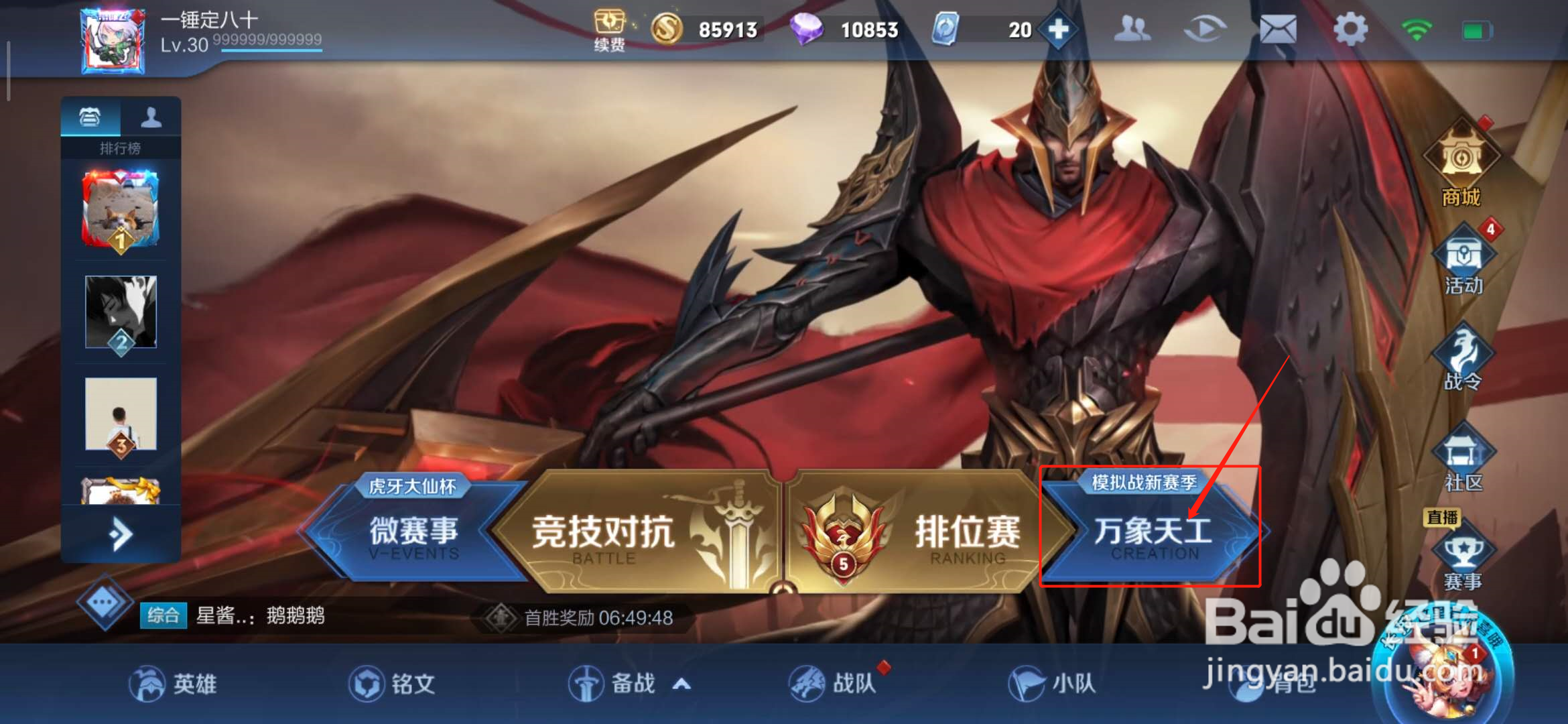The width and height of the screenshot is (1568, 724).
Task: Switch to the 排行榜 leaderboard tab
Action: tap(91, 117)
